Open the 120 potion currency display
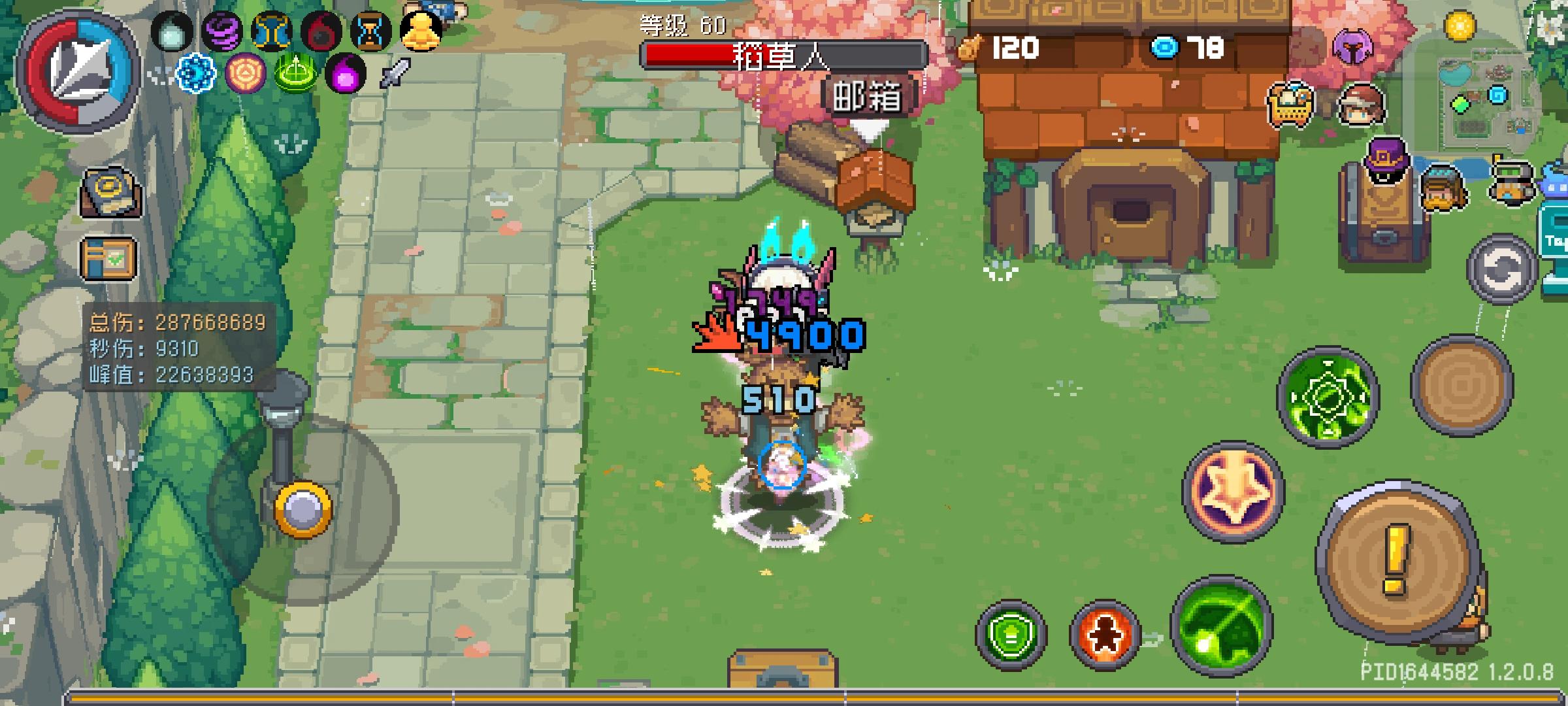Image resolution: width=1568 pixels, height=706 pixels. pos(1006,46)
